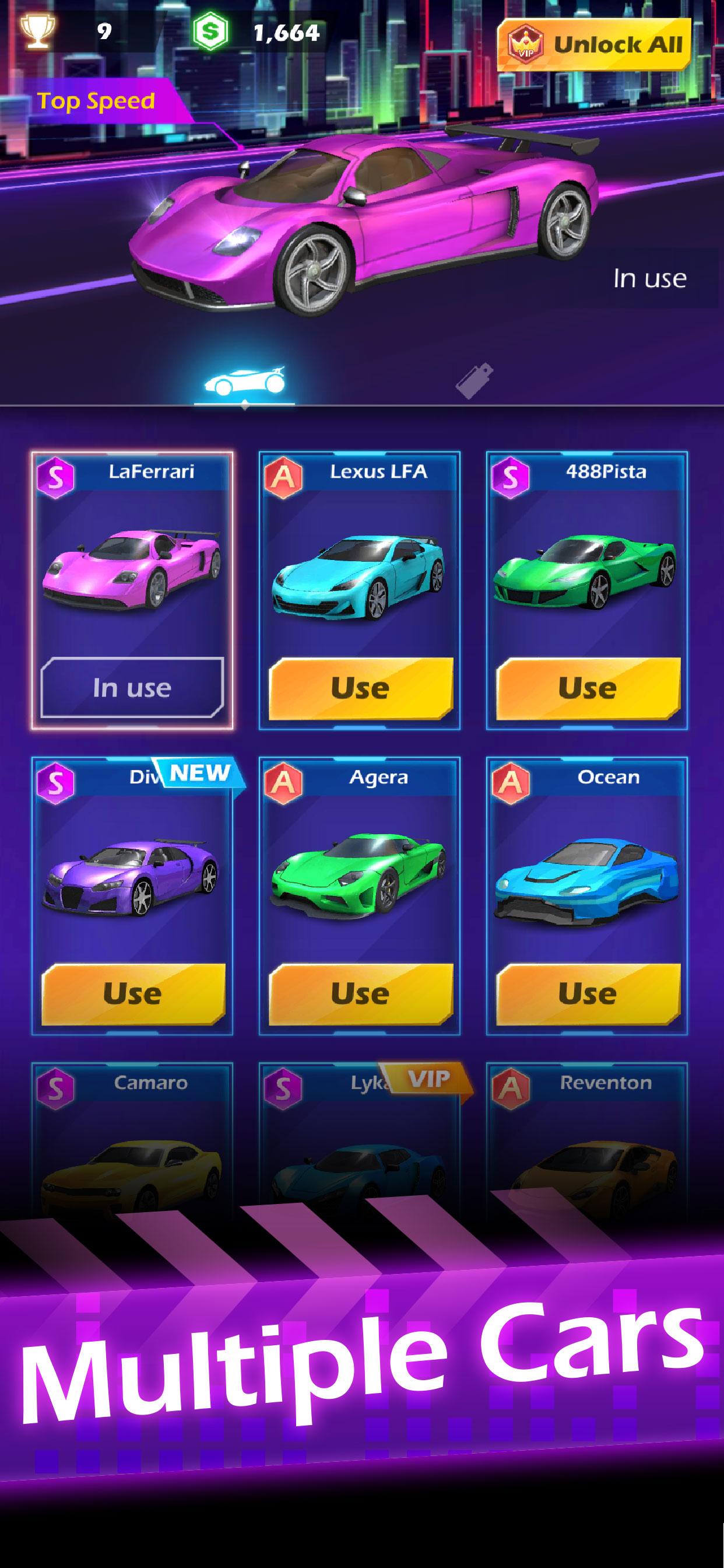724x1568 pixels.
Task: Click the green dollar cash icon
Action: click(x=210, y=32)
